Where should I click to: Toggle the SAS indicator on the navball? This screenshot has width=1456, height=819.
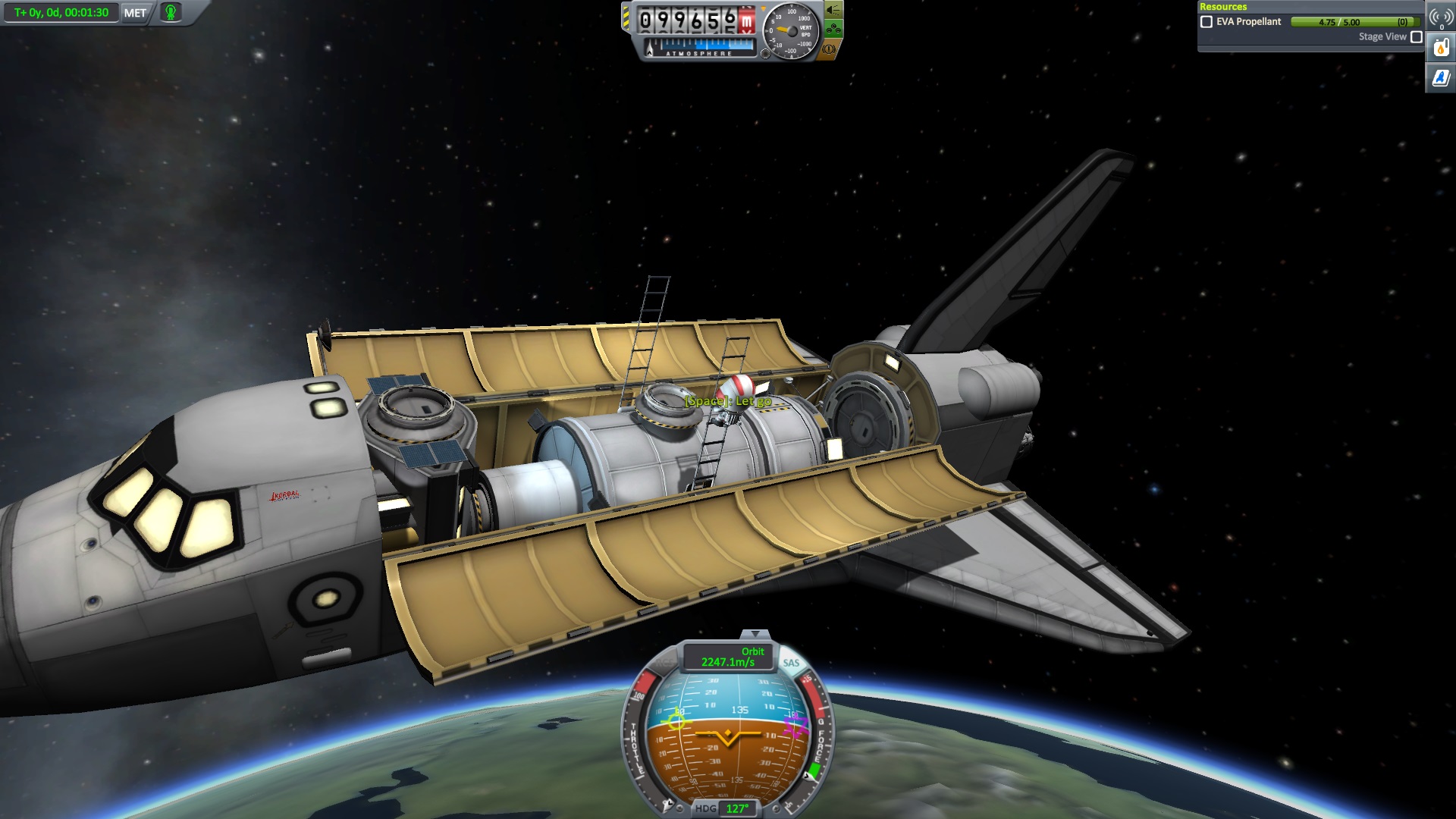pos(791,663)
